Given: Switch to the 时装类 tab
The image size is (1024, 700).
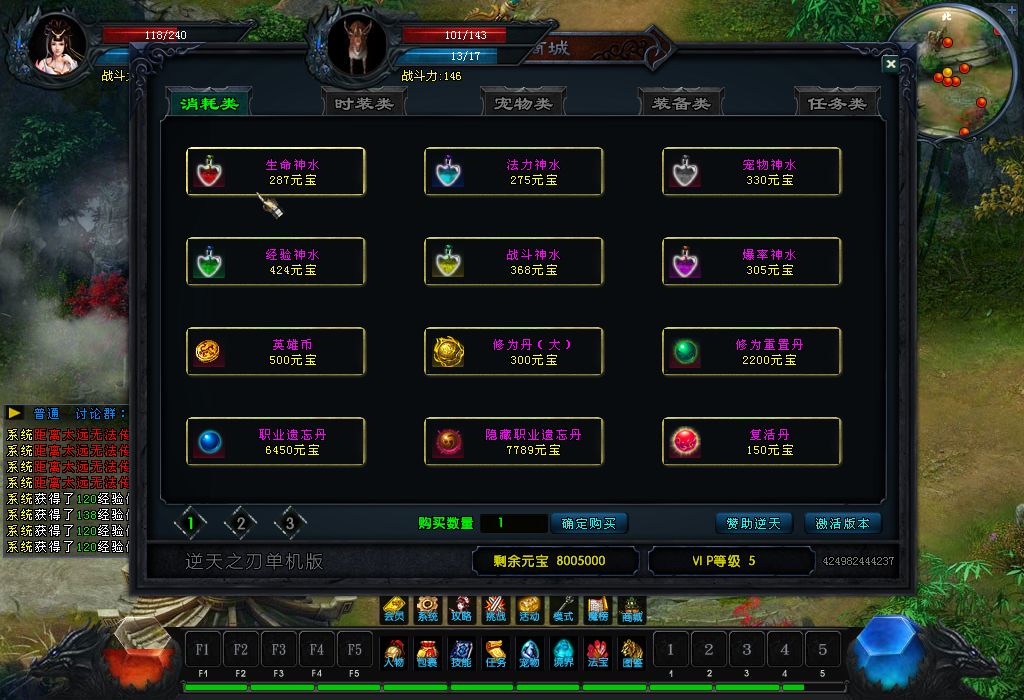Looking at the screenshot, I should coord(364,103).
